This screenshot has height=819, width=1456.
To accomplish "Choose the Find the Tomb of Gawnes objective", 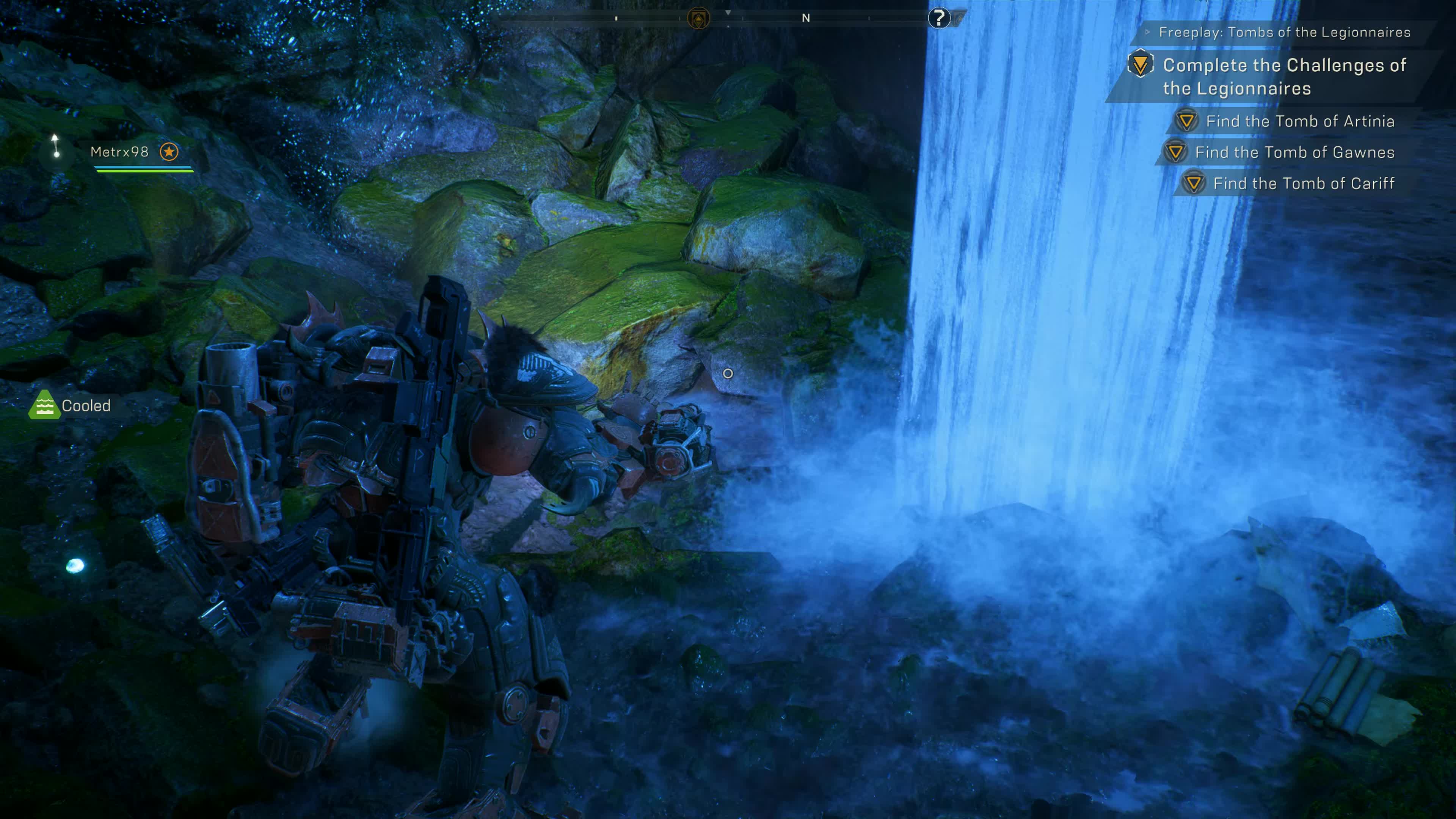I will click(1294, 152).
